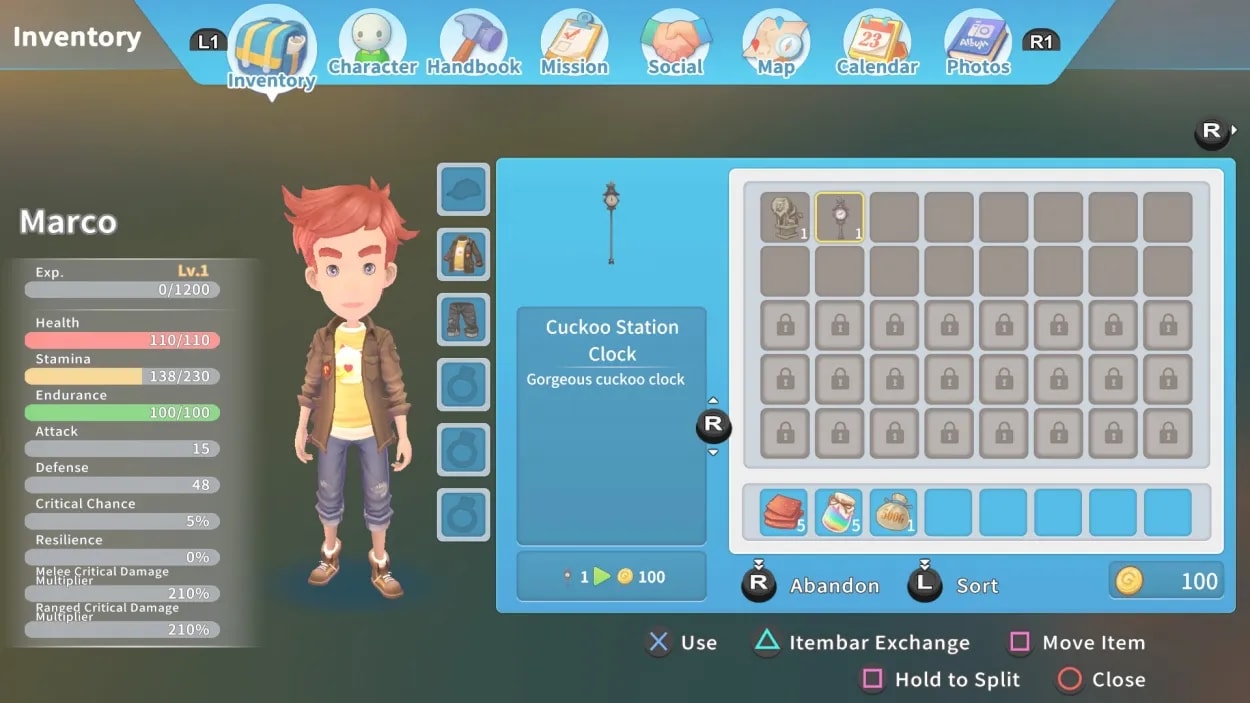This screenshot has width=1250, height=703.
Task: Show the Map tab
Action: 775,45
